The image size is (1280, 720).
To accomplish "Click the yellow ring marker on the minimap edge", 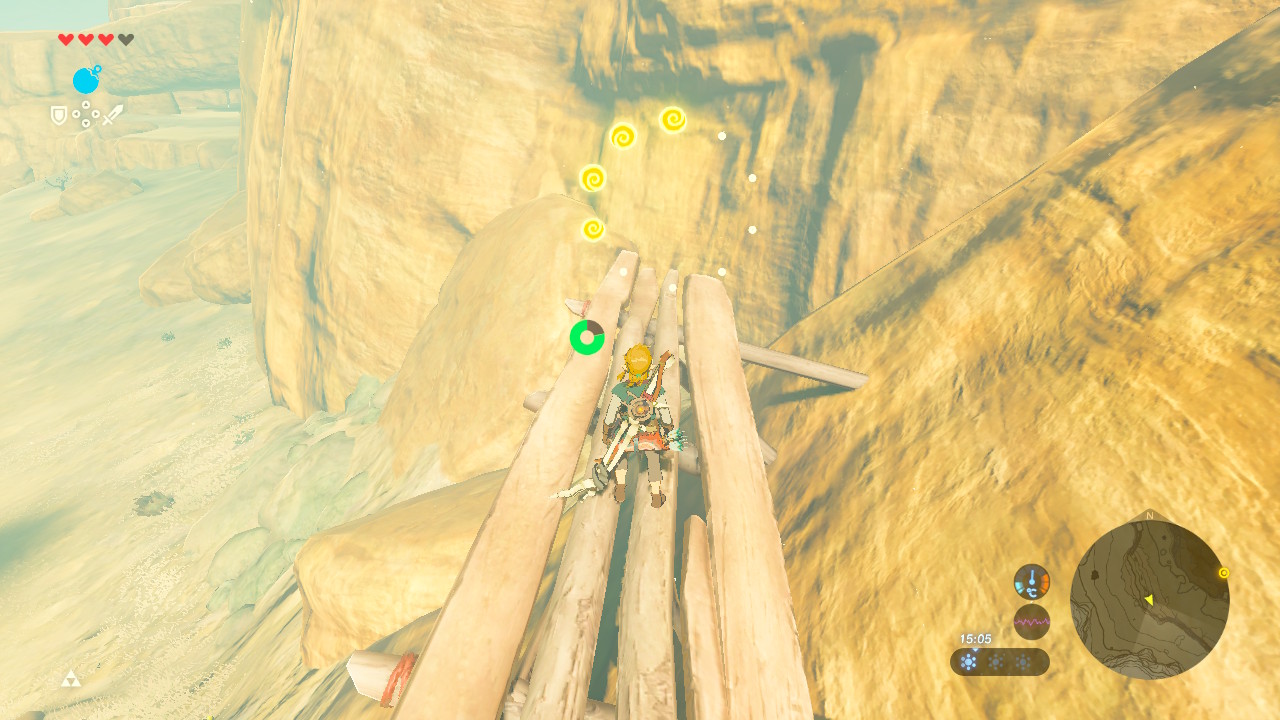I will point(1223,573).
